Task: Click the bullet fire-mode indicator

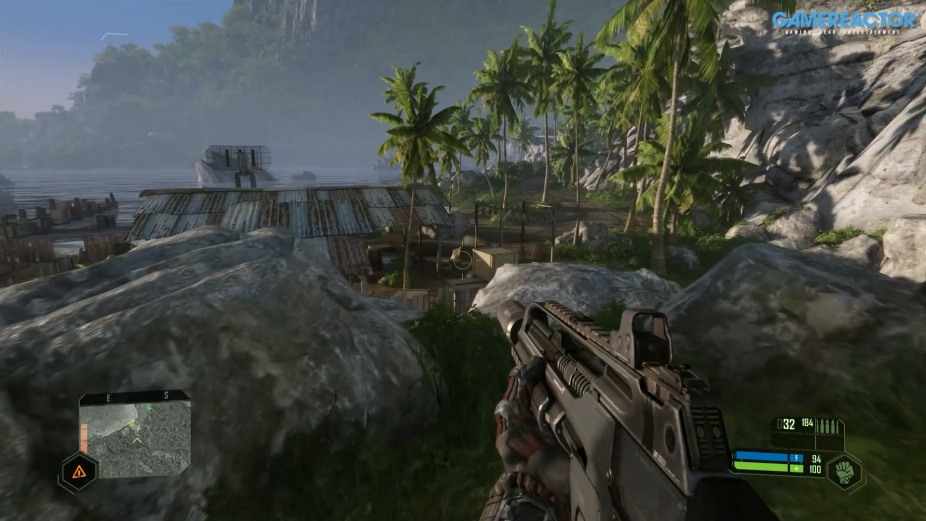Action: pos(829,426)
